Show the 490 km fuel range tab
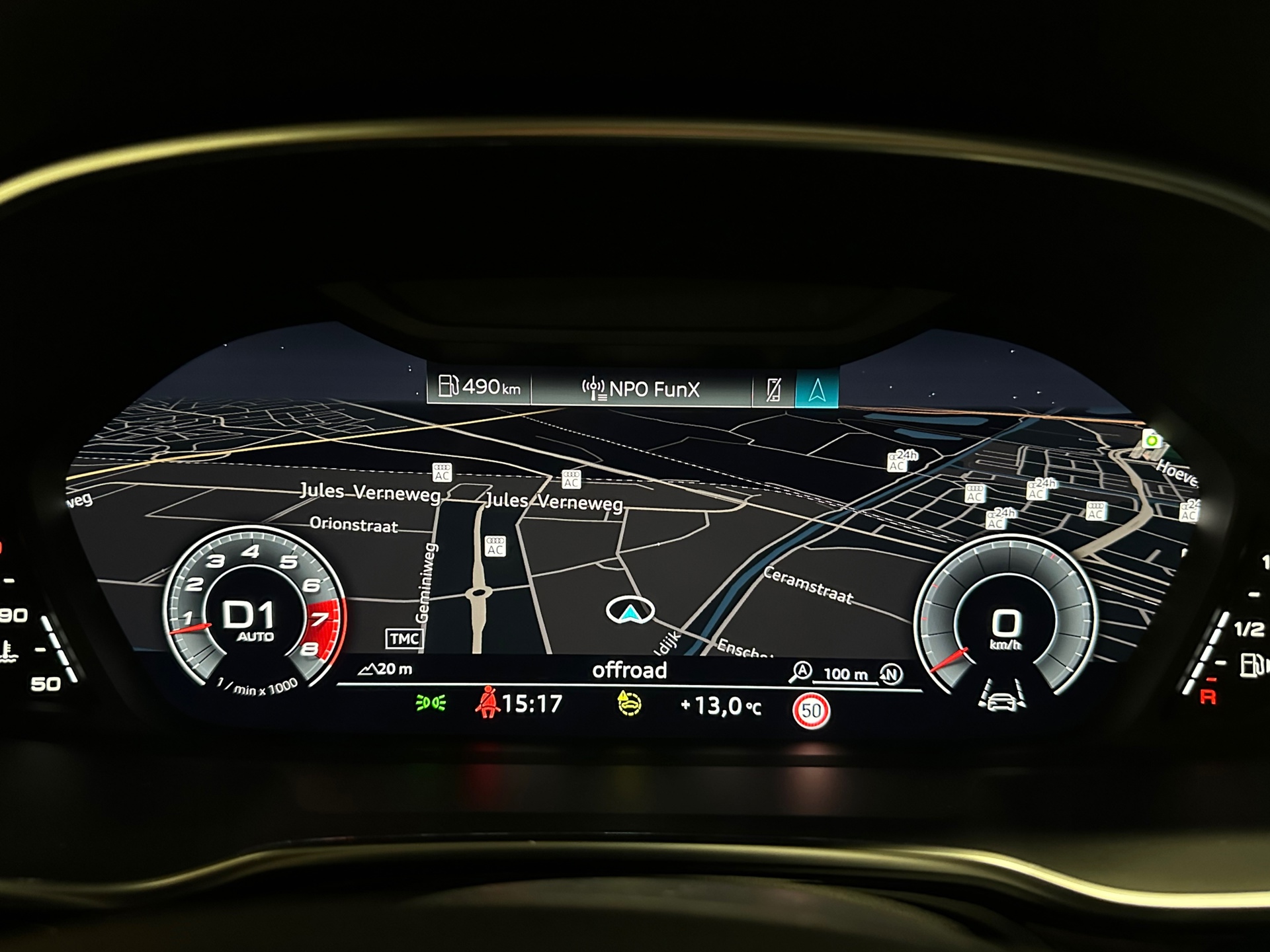Viewport: 1270px width, 952px height. (479, 387)
